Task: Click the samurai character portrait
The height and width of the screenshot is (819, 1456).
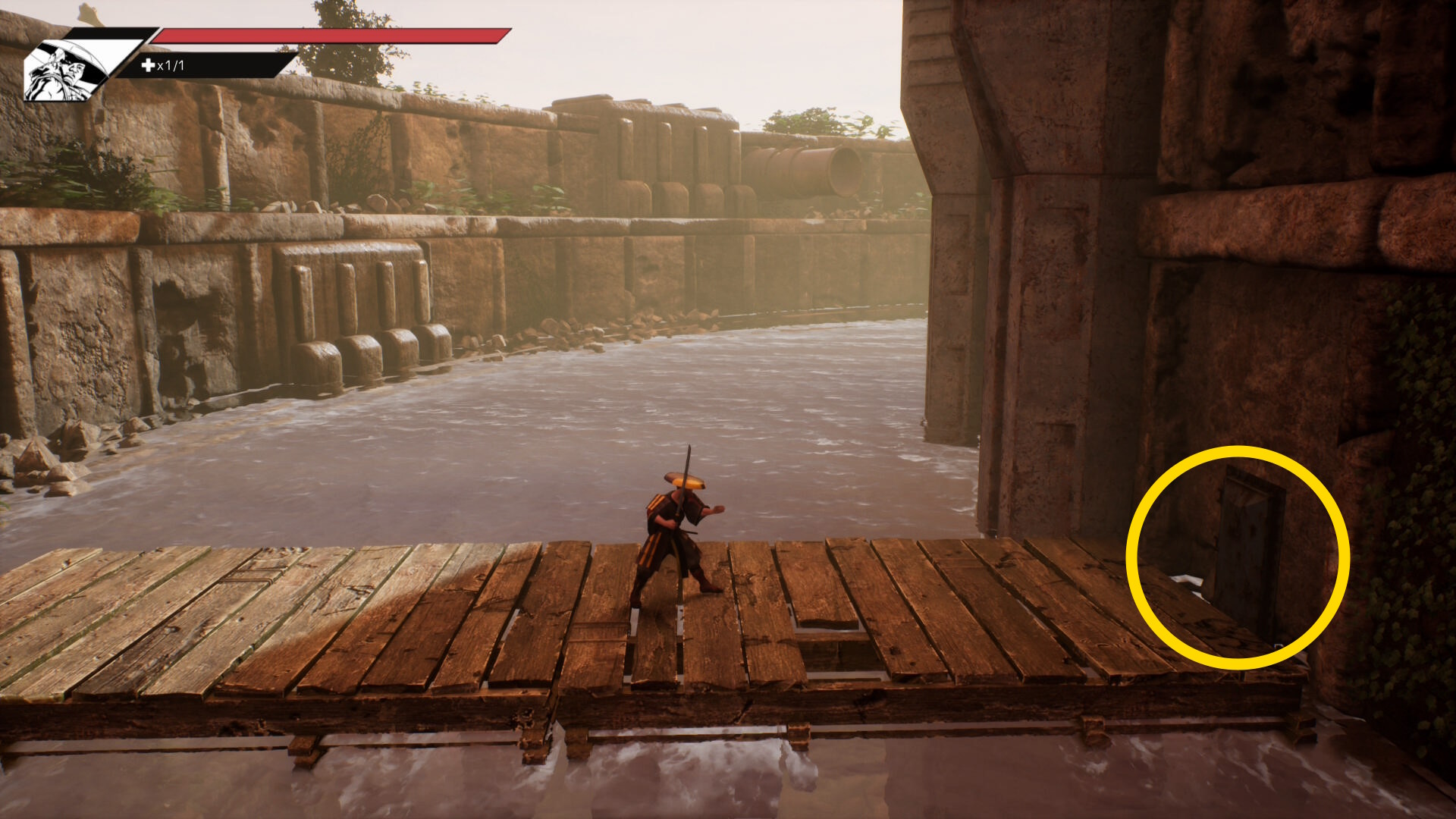Action: click(x=64, y=70)
